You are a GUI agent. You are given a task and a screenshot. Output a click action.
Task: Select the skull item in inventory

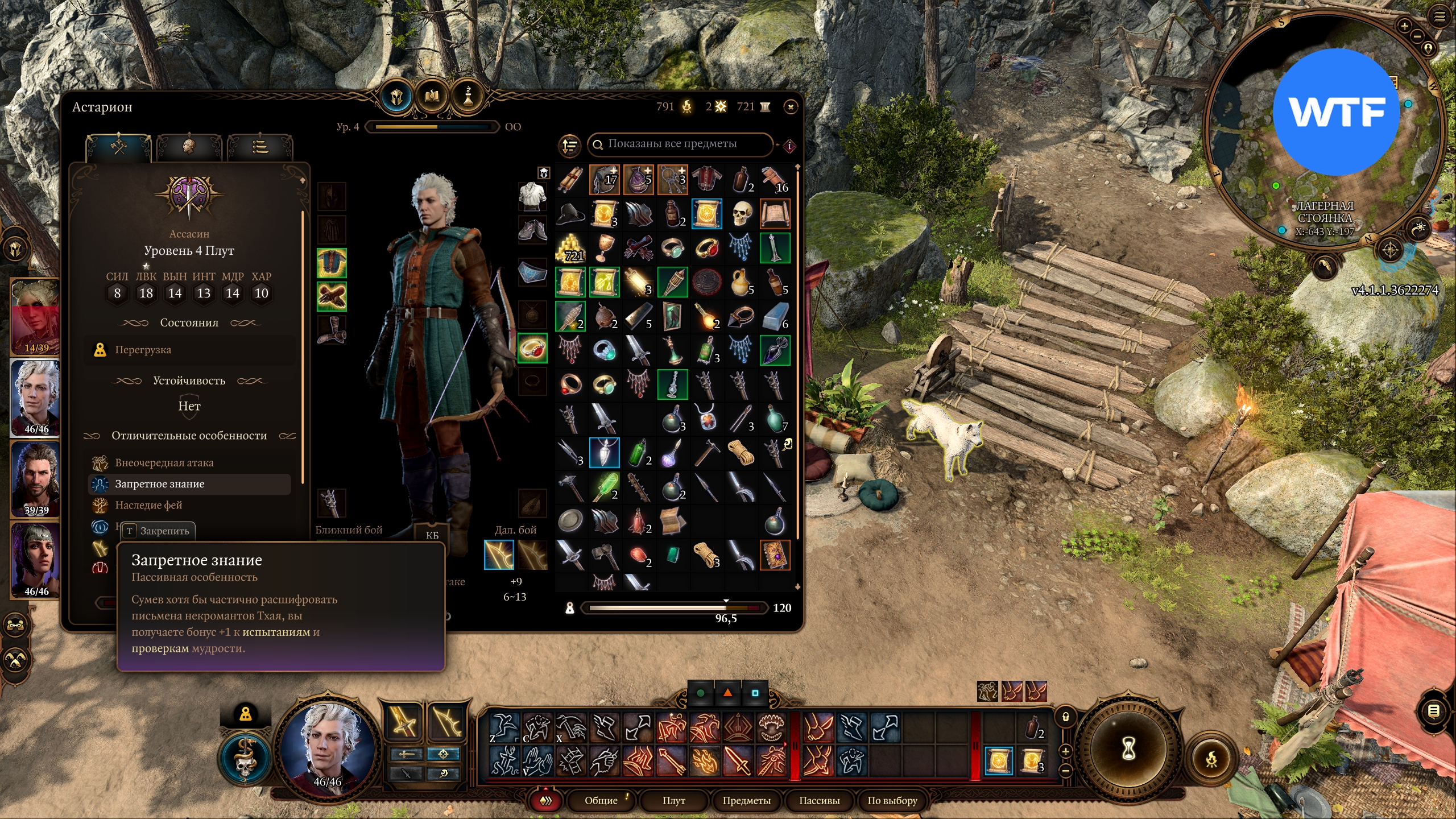tap(741, 214)
